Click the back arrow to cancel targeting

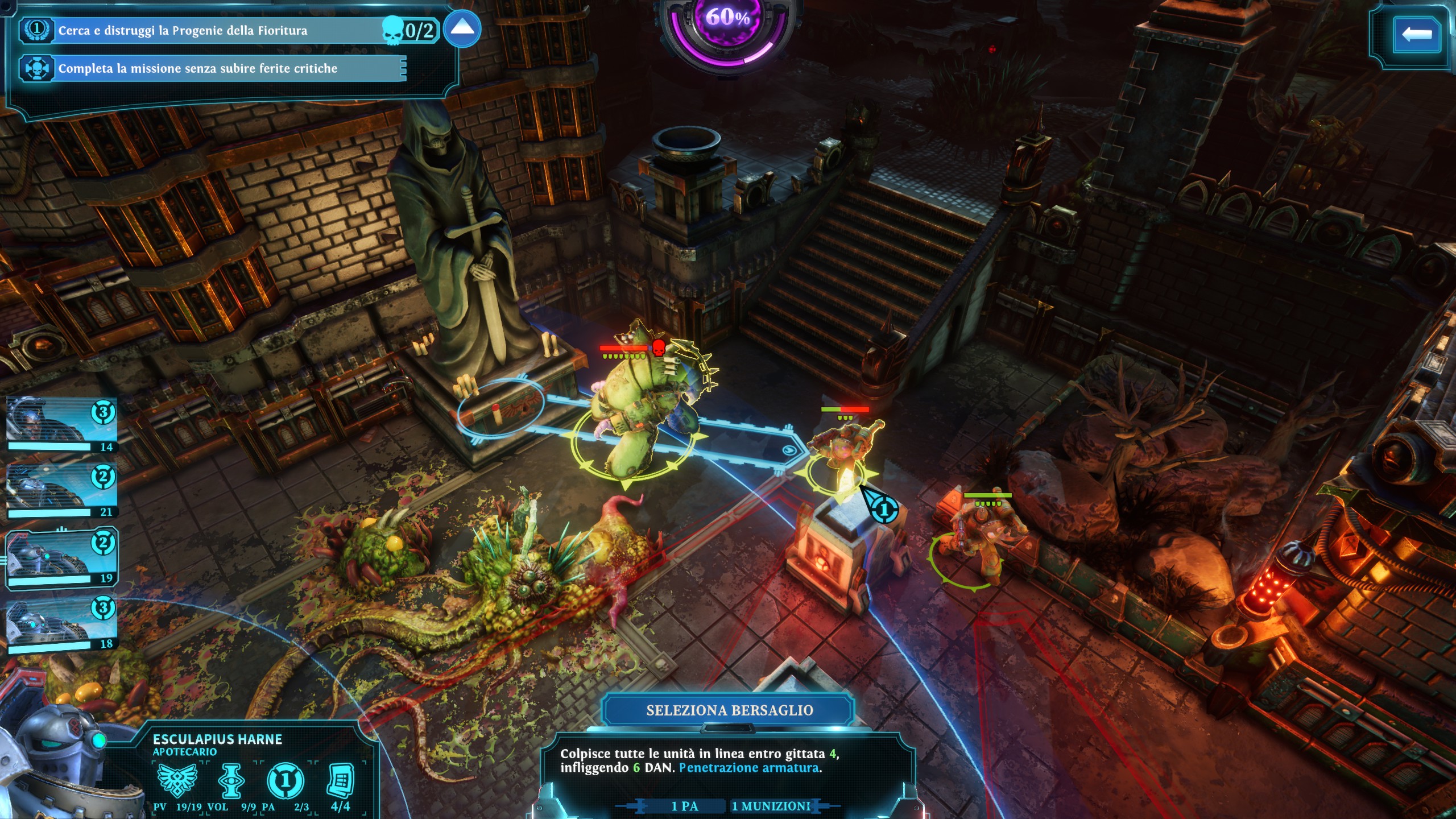[x=1416, y=34]
